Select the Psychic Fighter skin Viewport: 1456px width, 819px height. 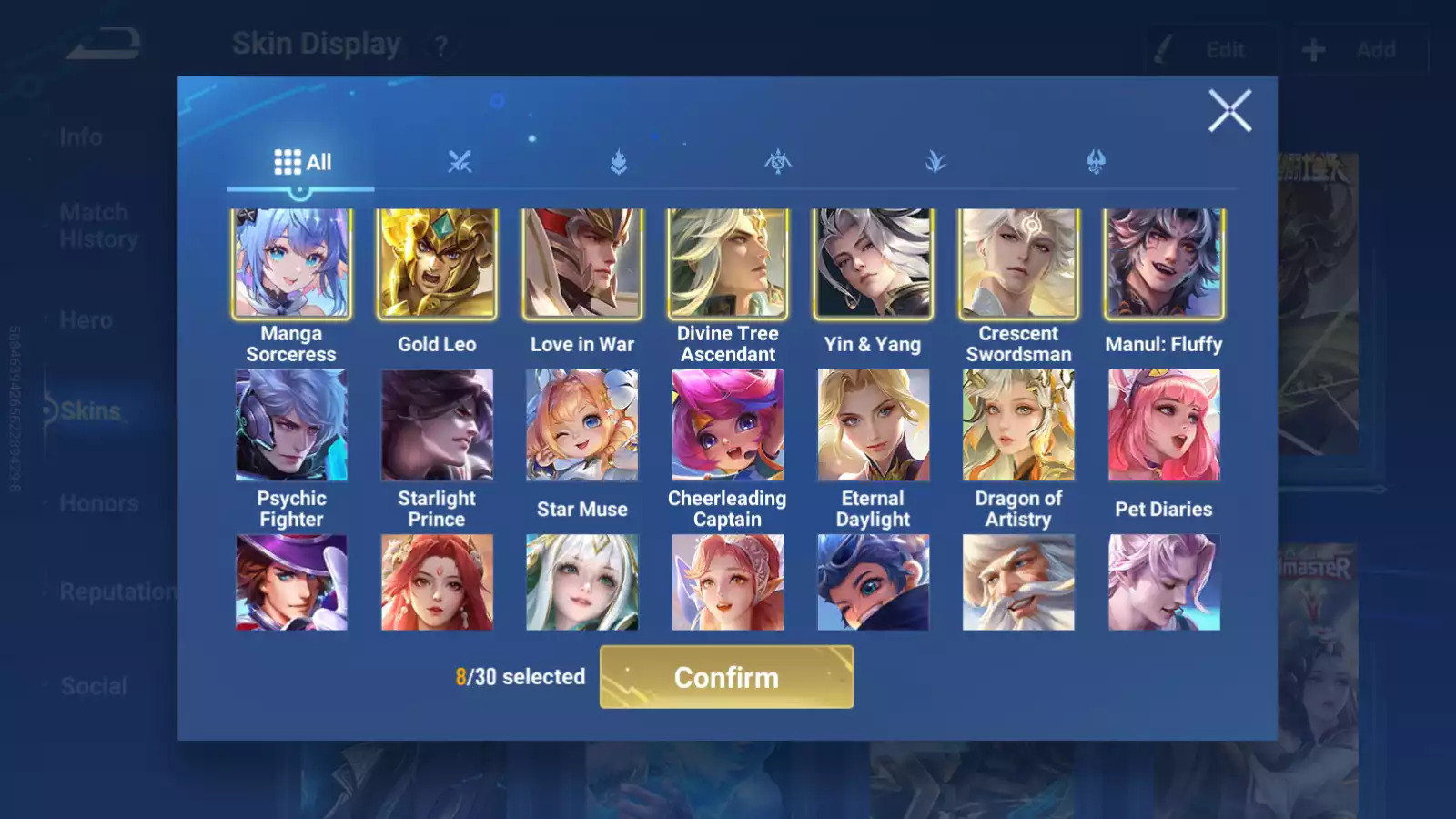tap(291, 425)
